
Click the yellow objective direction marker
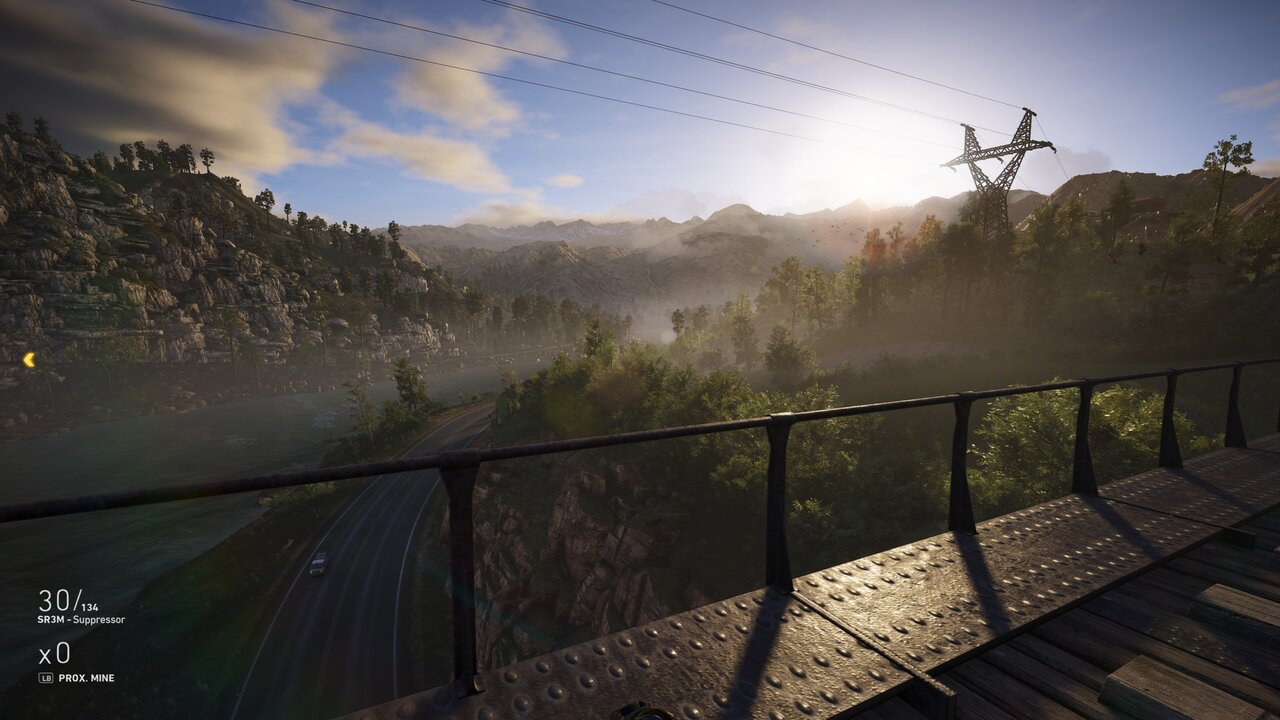click(x=29, y=360)
